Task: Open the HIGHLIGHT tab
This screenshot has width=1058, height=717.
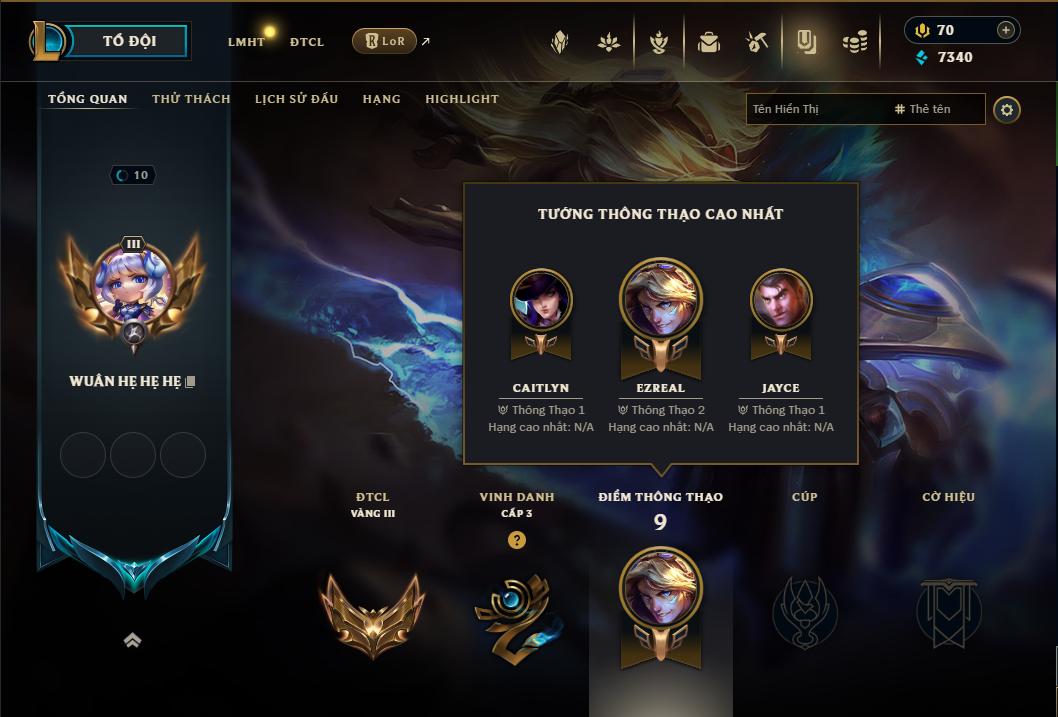Action: click(461, 99)
